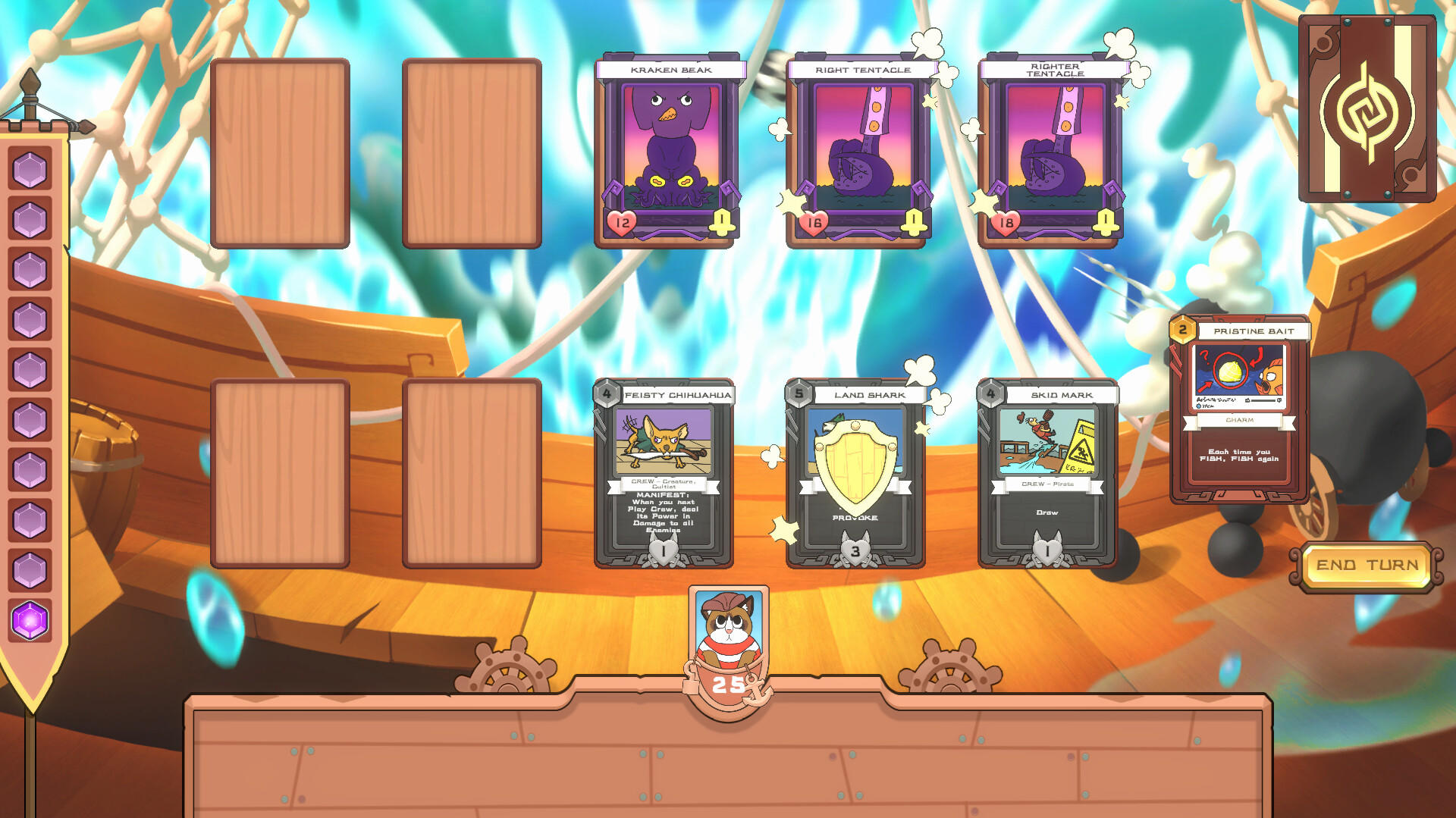Click the topmost mana gem on the left banner

coord(29,171)
